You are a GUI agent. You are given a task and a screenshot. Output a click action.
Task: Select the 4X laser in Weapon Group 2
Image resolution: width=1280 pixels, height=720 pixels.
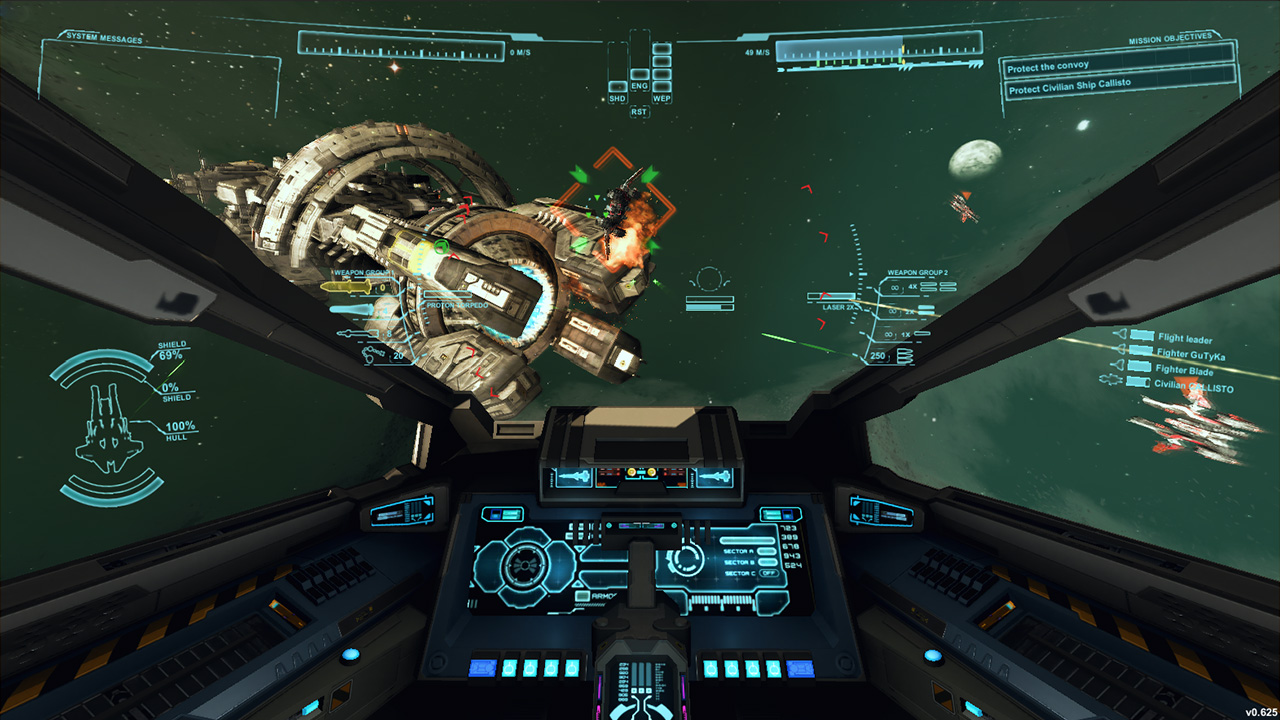click(928, 287)
